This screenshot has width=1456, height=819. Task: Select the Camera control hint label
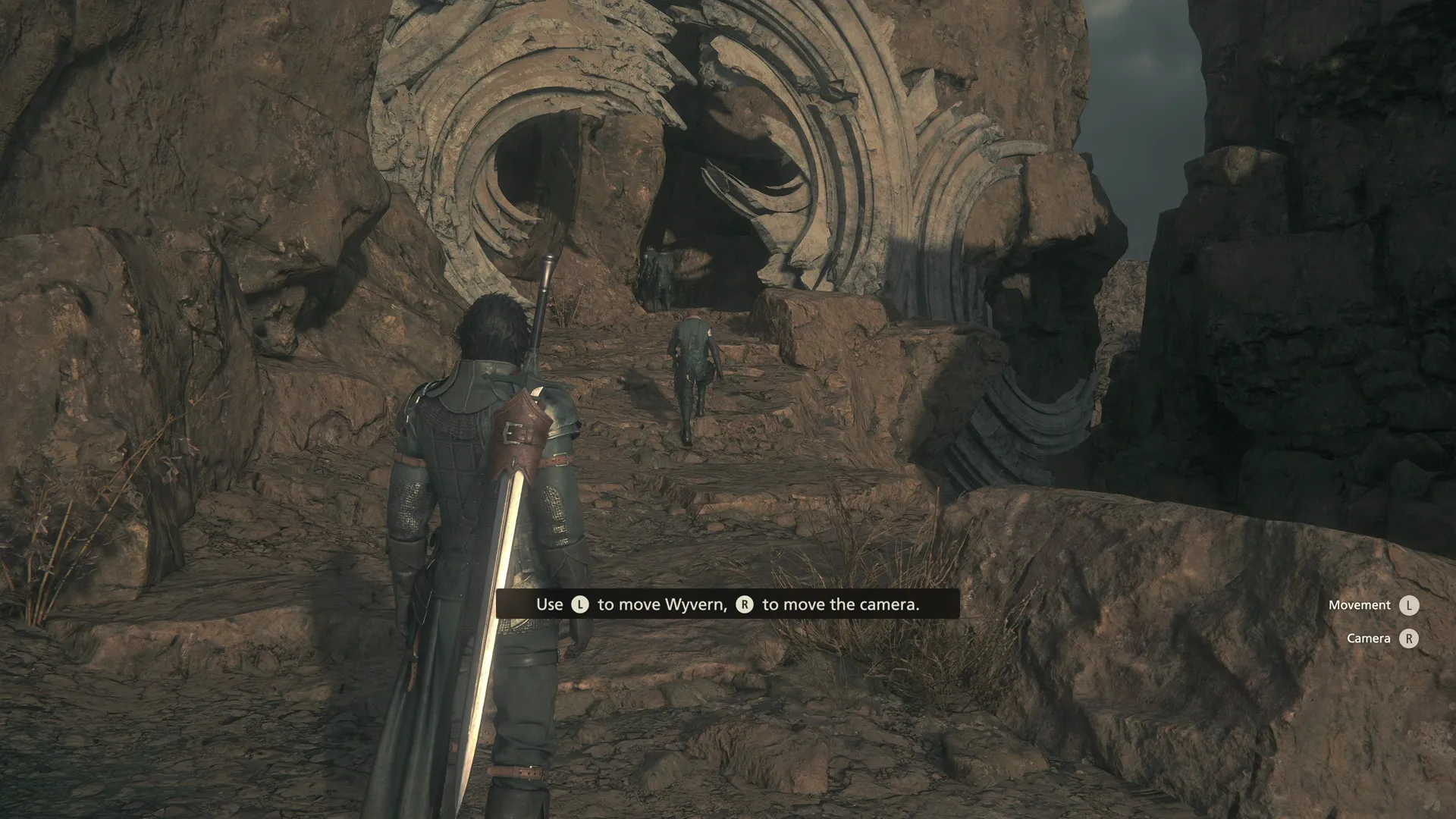[1367, 639]
